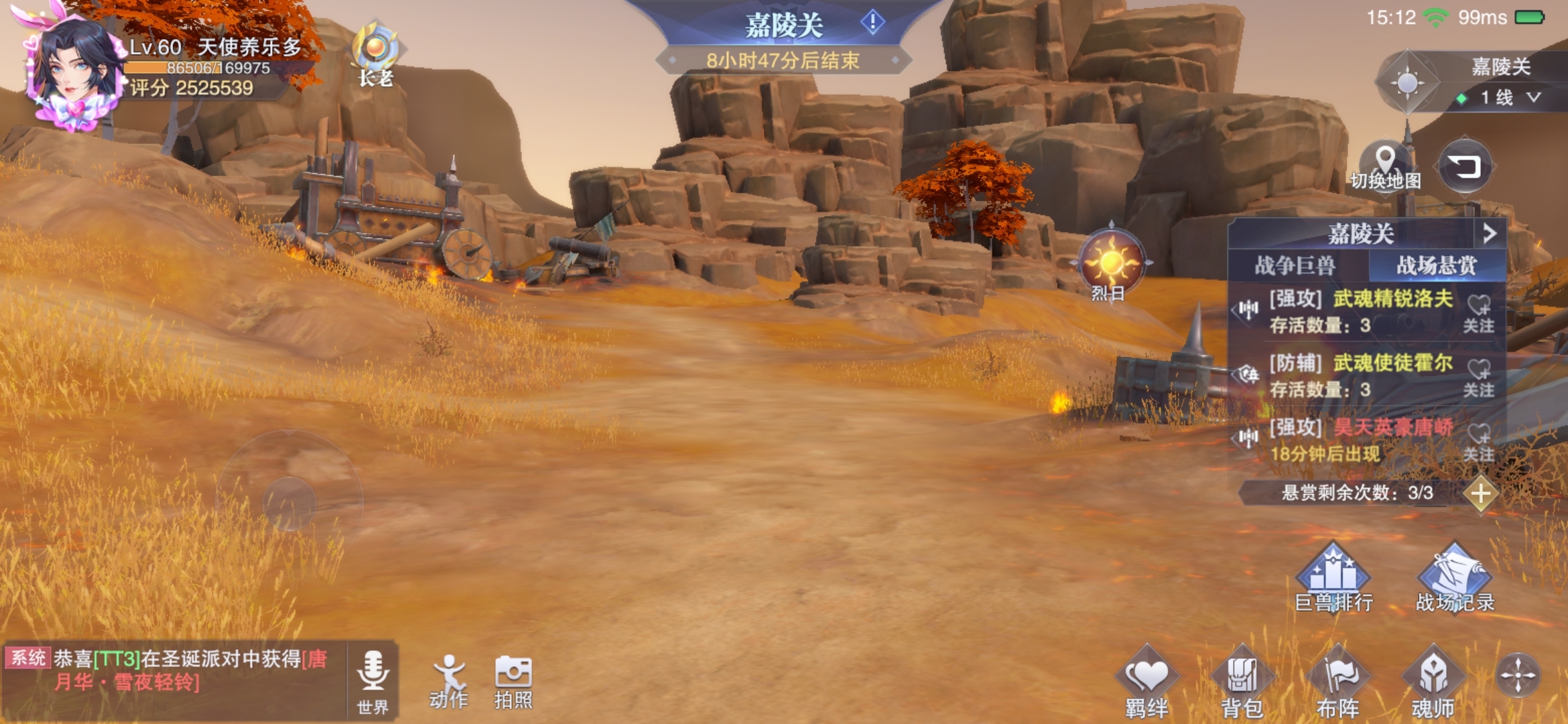Viewport: 1568px width, 724px height.
Task: Add bounty attempts with the plus button
Action: click(1481, 493)
